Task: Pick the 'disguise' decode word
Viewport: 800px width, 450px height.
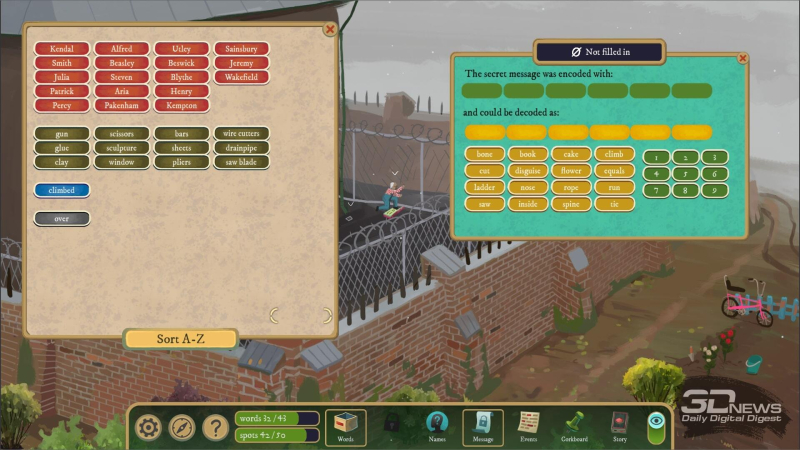Action: click(528, 171)
